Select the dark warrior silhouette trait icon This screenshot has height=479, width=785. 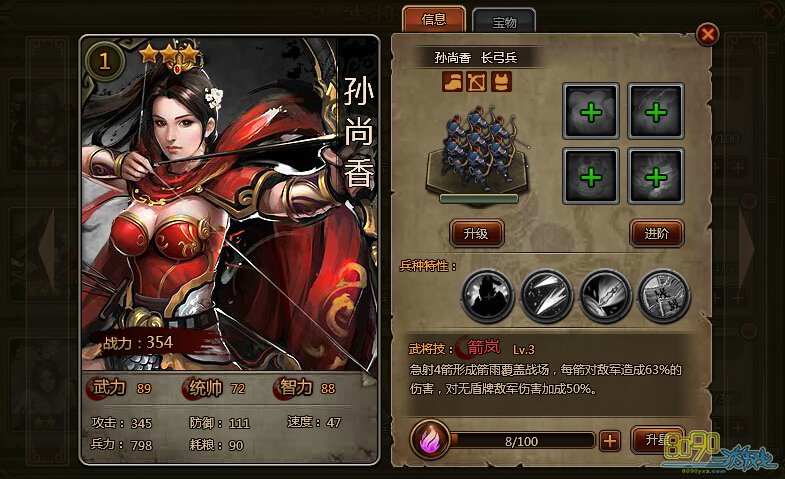(x=486, y=294)
